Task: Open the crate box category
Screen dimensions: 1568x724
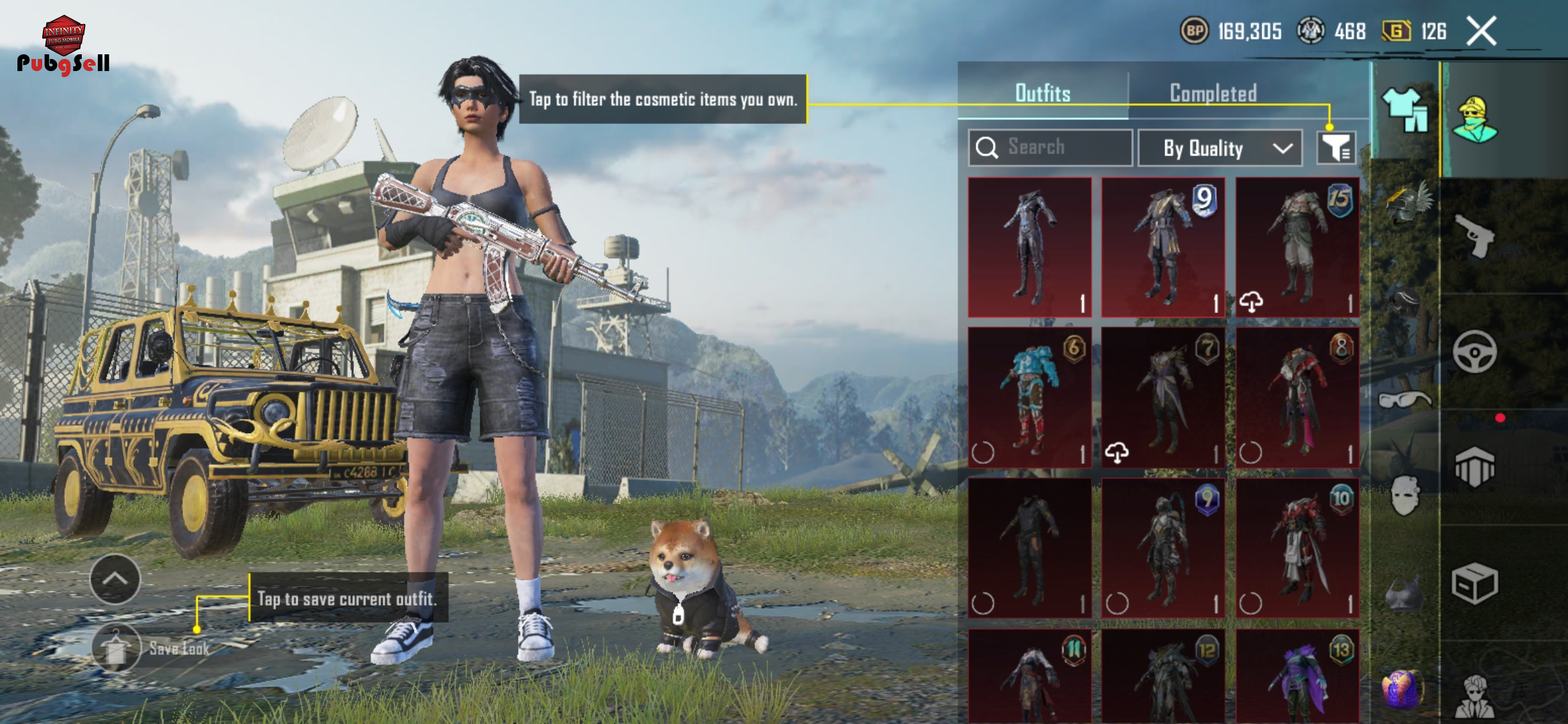Action: (1474, 583)
